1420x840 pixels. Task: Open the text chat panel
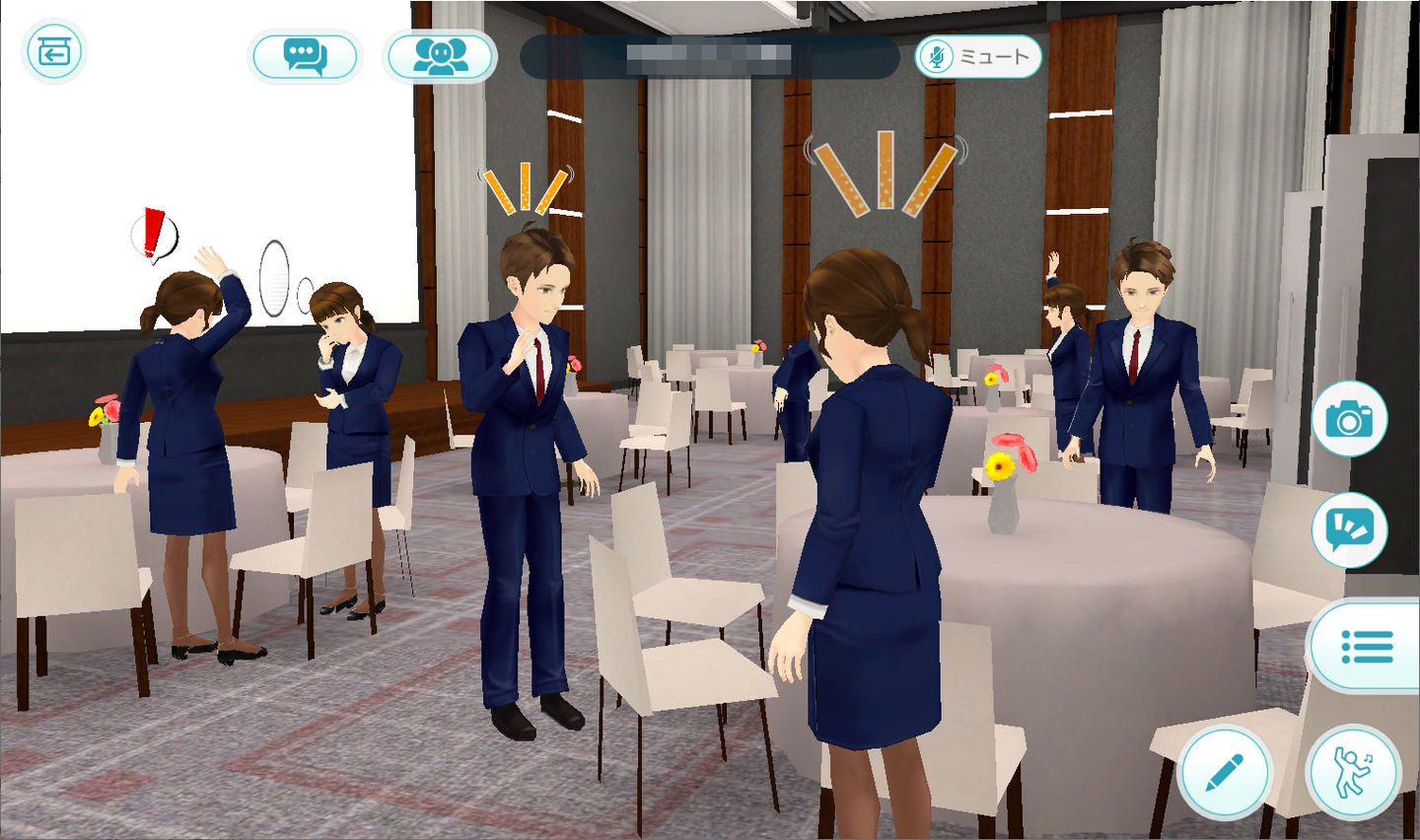click(305, 56)
